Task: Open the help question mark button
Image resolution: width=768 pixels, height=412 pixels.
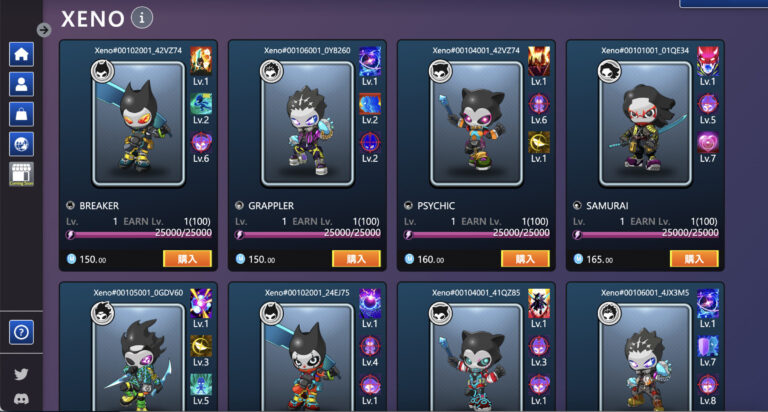Action: 21,331
